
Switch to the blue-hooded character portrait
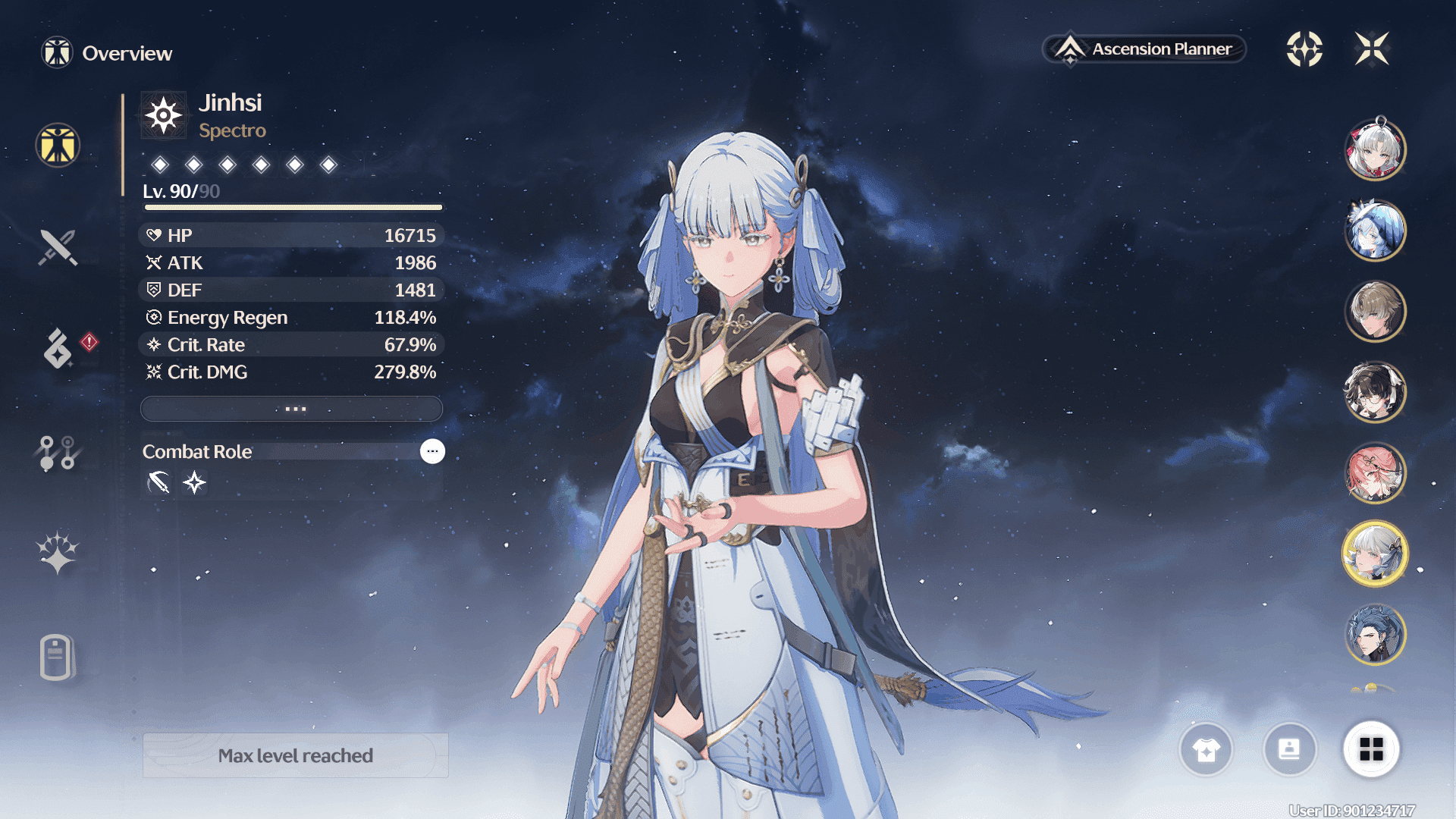(x=1375, y=231)
